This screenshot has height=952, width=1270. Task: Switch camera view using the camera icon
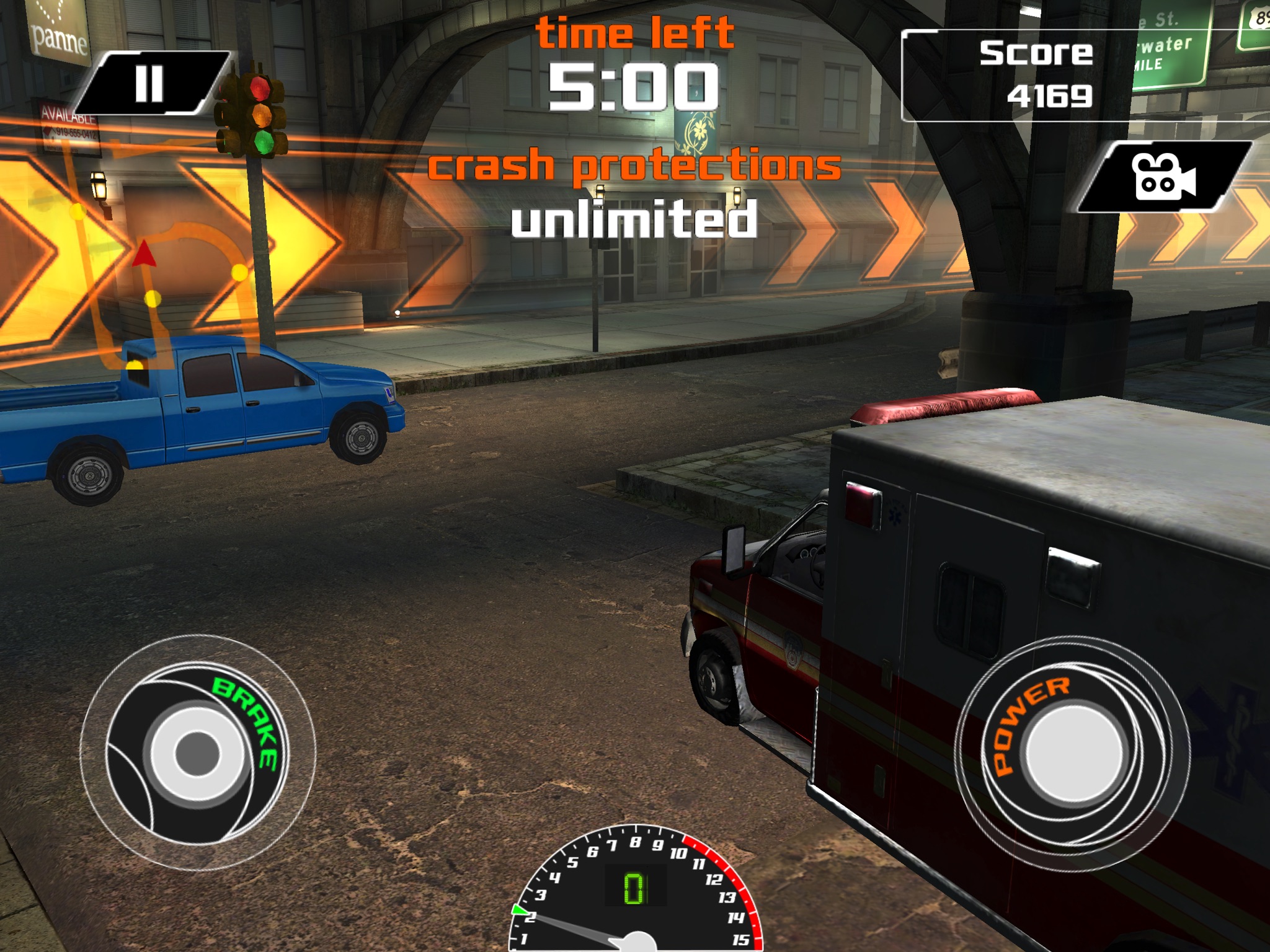point(1163,177)
